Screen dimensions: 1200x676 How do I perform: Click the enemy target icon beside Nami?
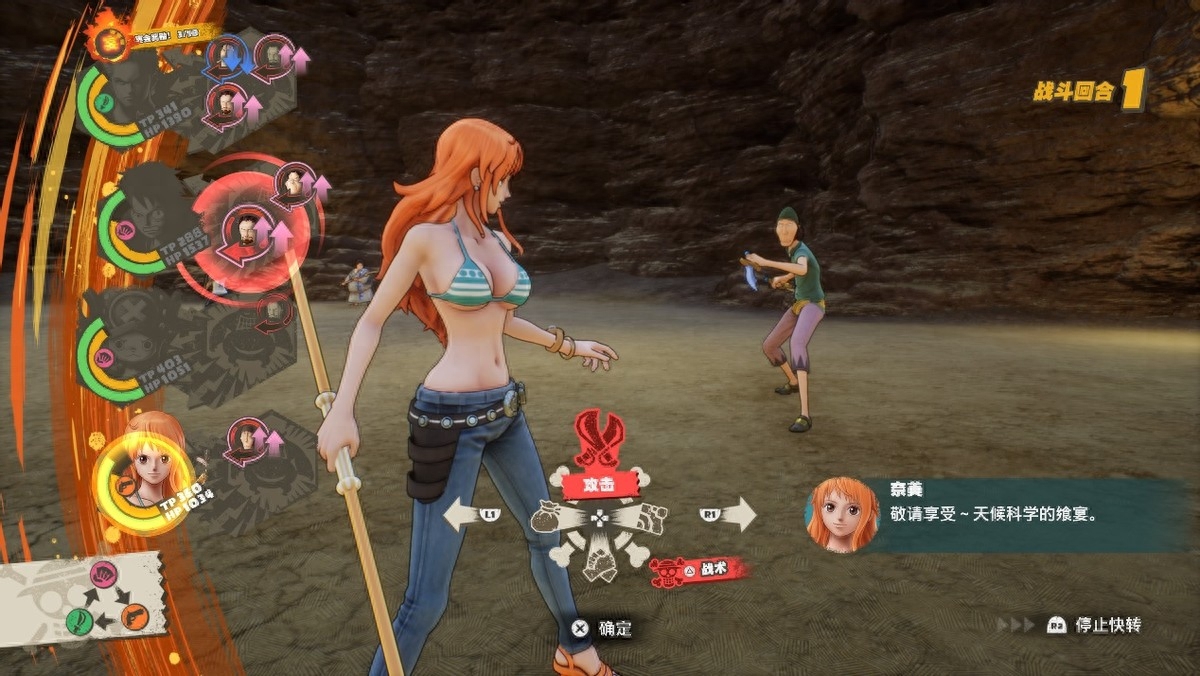pyautogui.click(x=248, y=440)
